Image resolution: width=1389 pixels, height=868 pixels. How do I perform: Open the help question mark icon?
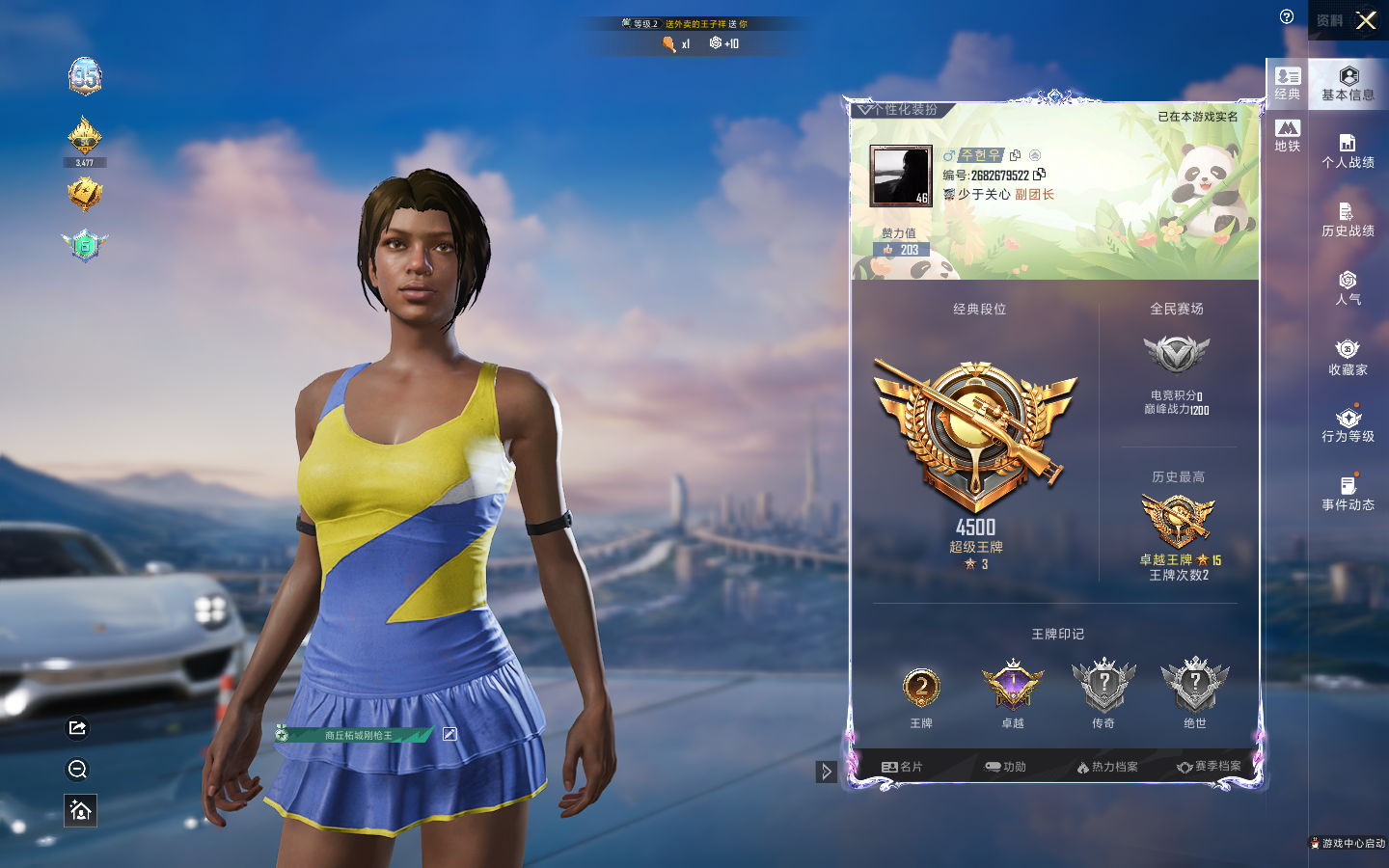point(1287,16)
